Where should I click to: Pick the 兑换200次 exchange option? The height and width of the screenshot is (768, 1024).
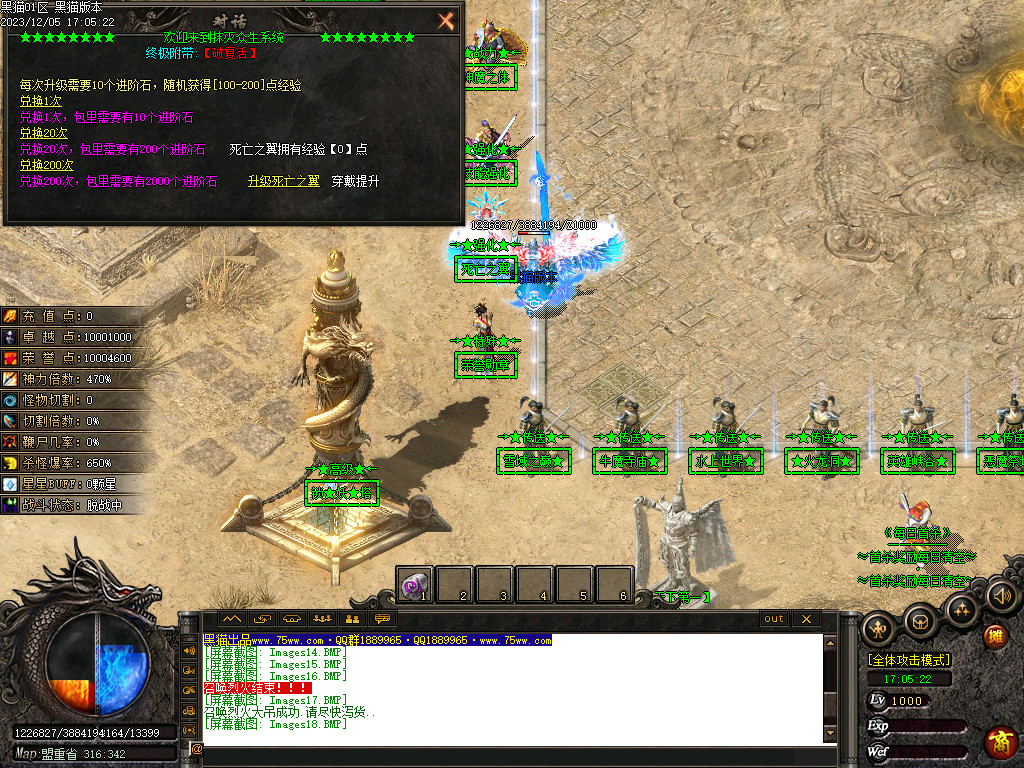click(47, 165)
